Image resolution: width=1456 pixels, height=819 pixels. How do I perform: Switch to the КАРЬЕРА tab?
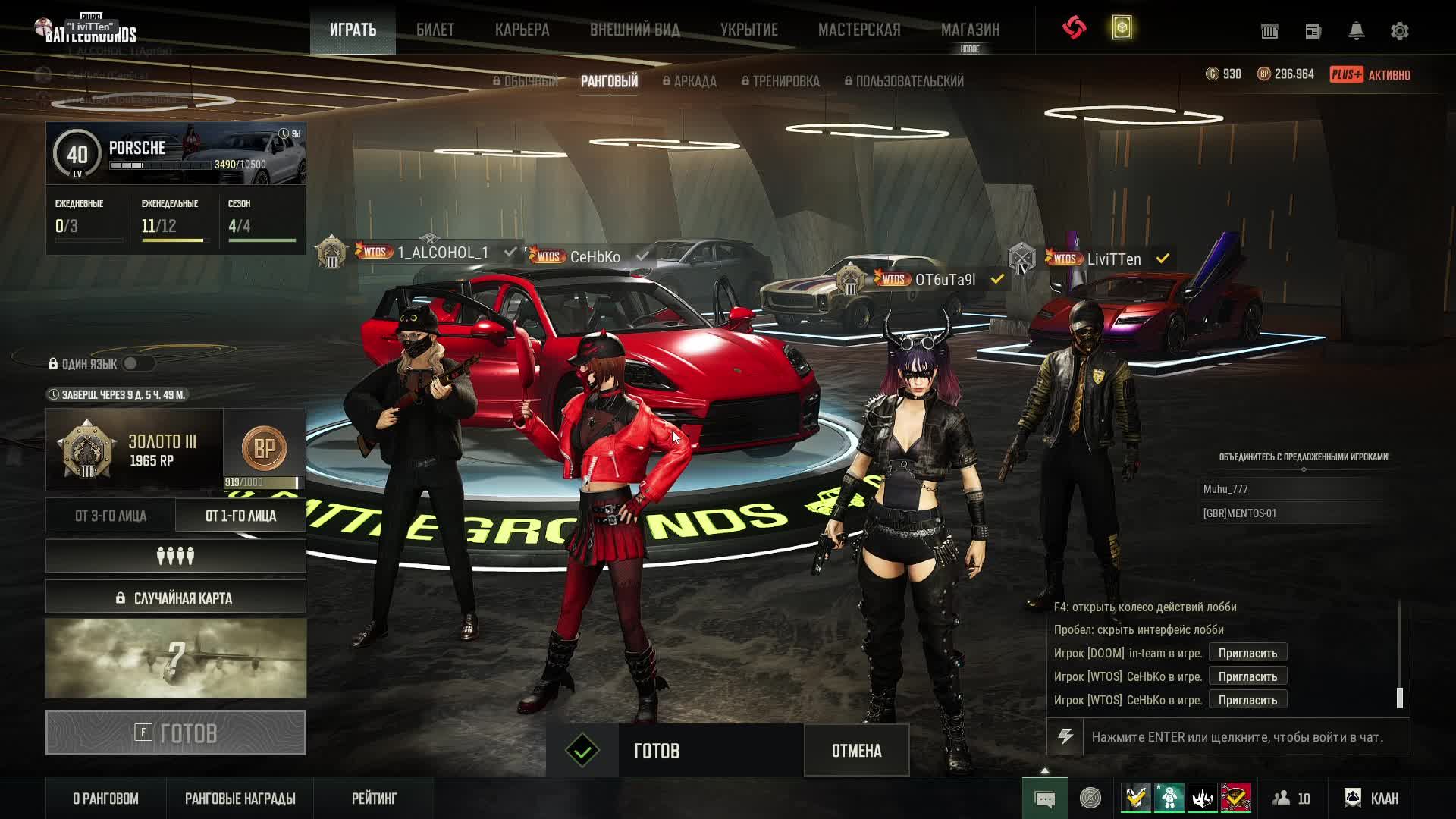click(x=522, y=30)
